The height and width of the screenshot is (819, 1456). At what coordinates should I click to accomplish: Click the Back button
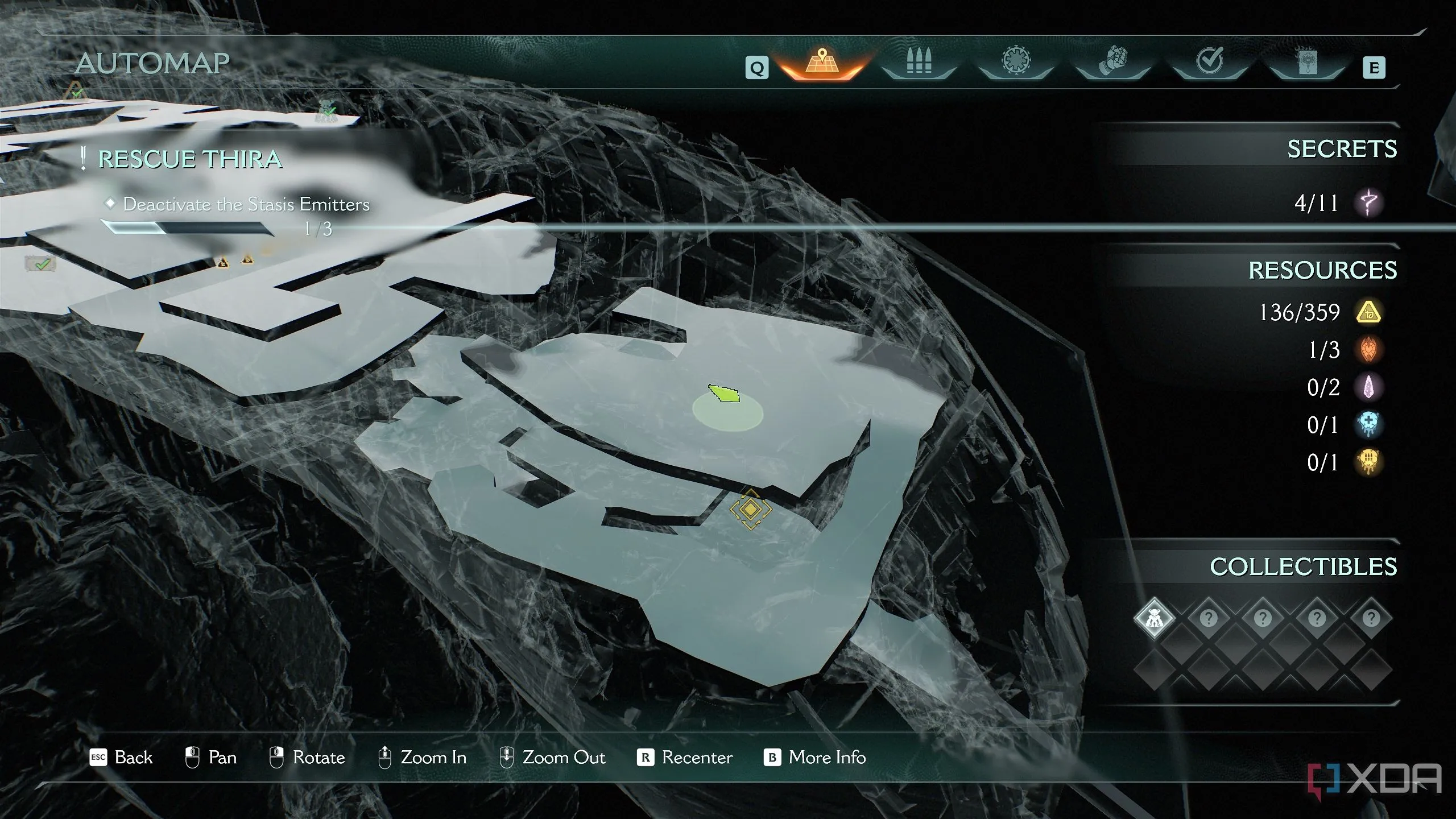[122, 758]
